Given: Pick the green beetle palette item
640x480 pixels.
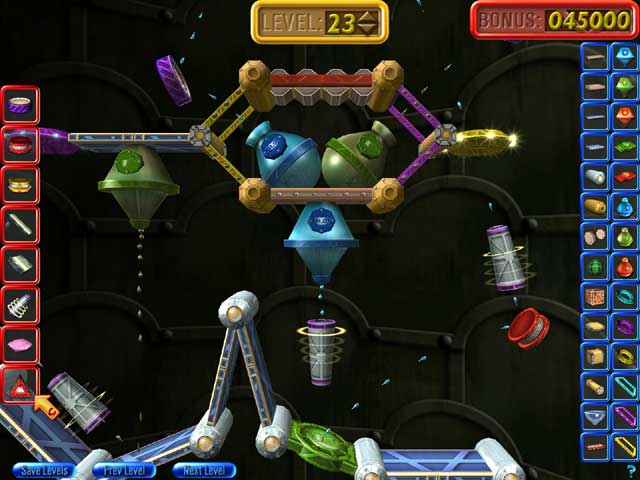Looking at the screenshot, I should coord(595,267).
